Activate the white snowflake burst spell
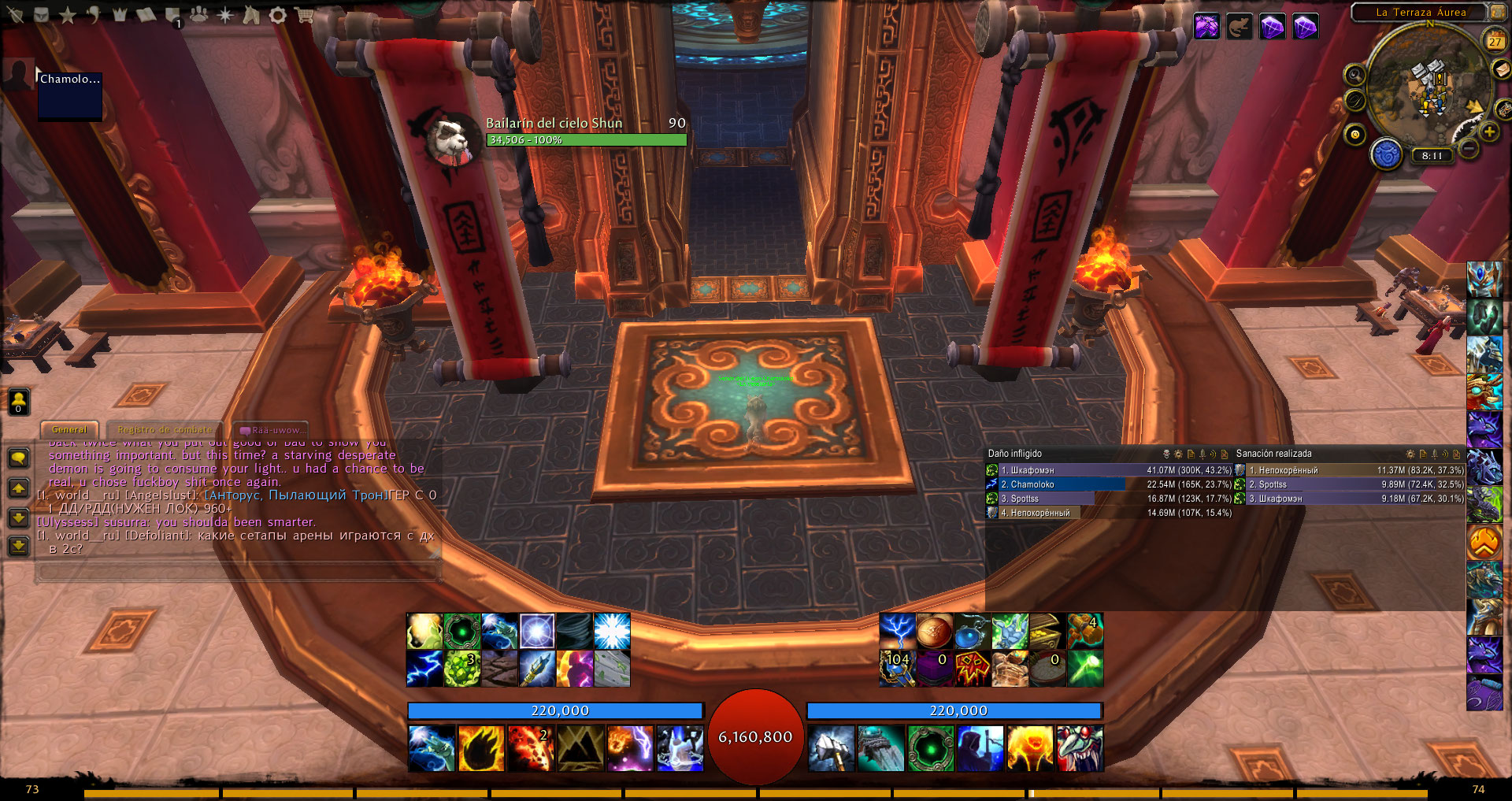 [x=612, y=631]
